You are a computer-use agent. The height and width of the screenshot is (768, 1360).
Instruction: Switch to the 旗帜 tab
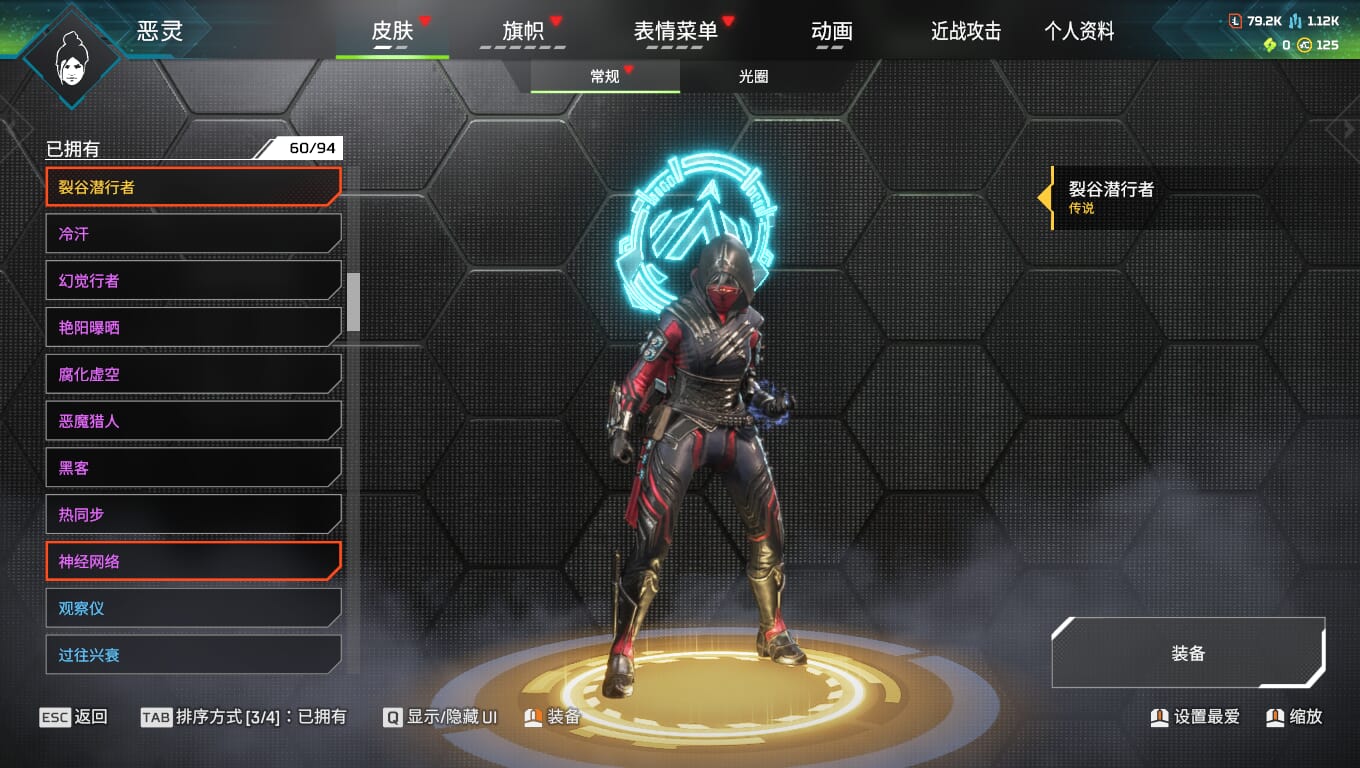(x=523, y=31)
